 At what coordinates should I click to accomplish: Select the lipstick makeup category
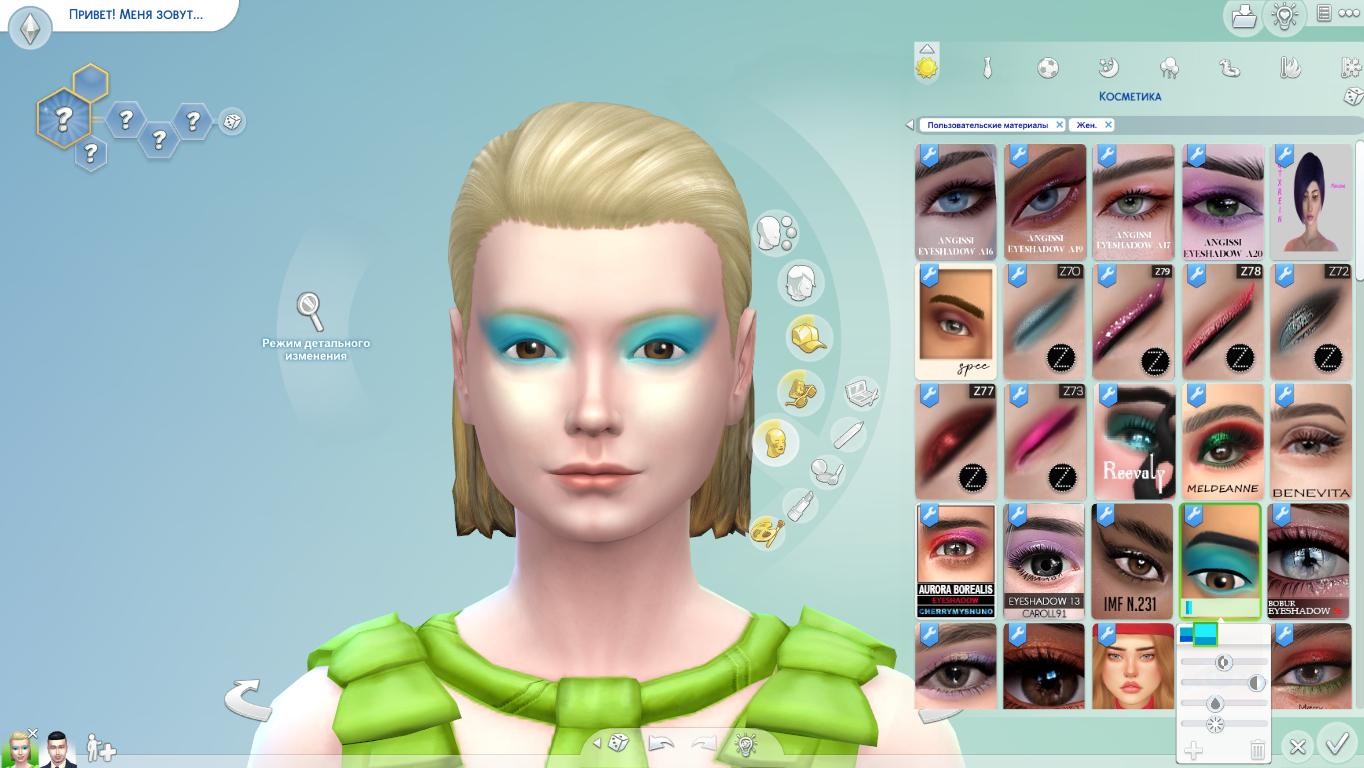(799, 507)
